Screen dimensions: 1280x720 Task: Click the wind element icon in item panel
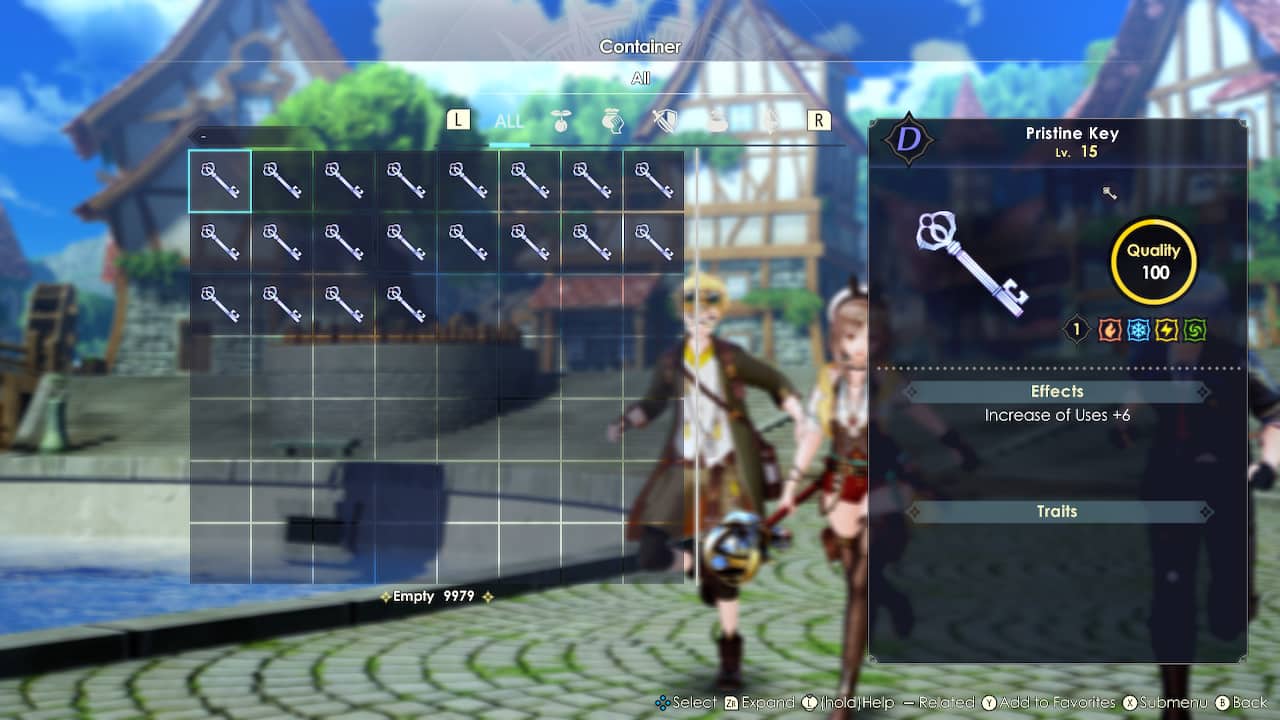point(1196,329)
